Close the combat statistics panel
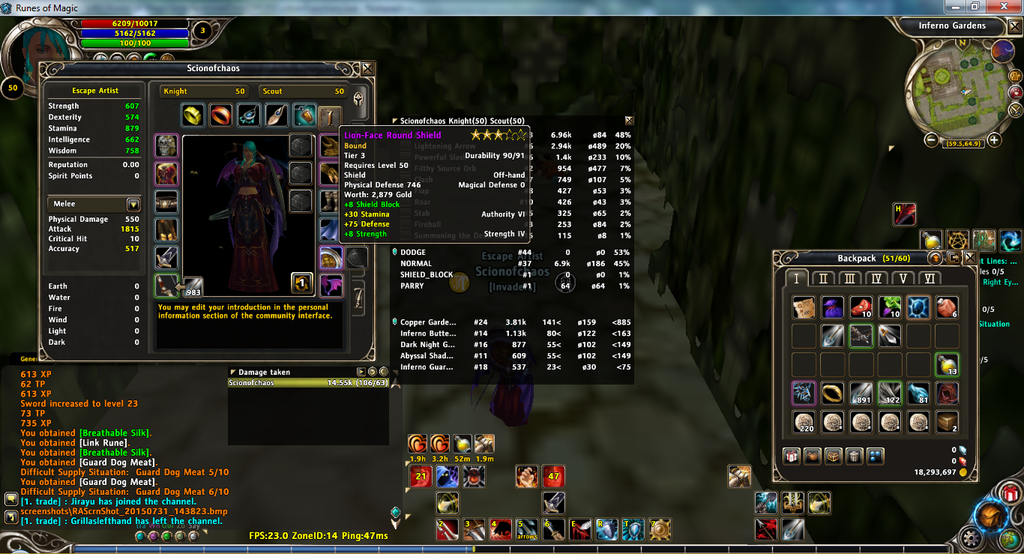Viewport: 1024px width, 554px height. click(629, 120)
